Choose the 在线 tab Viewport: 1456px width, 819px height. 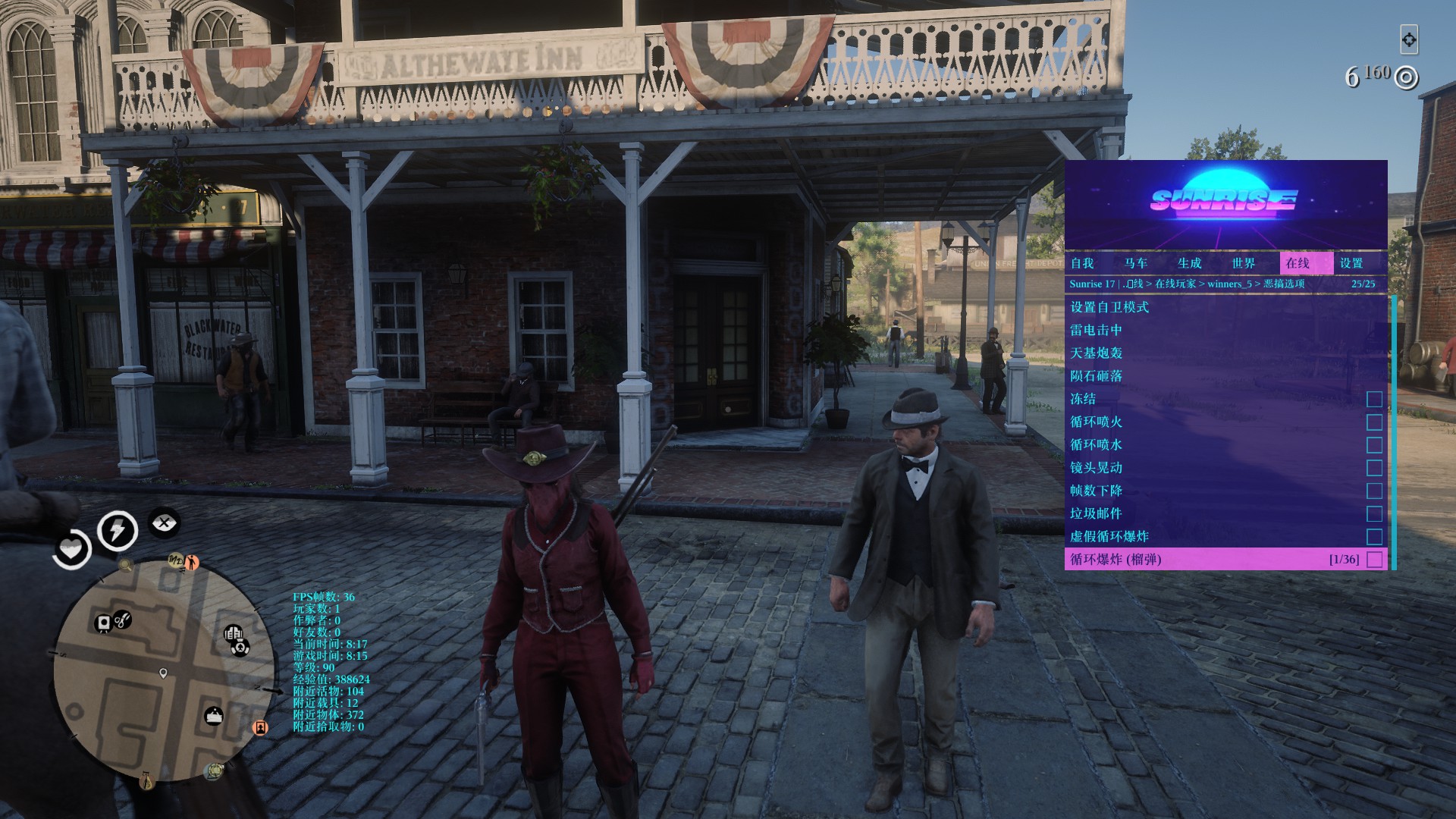[x=1298, y=263]
